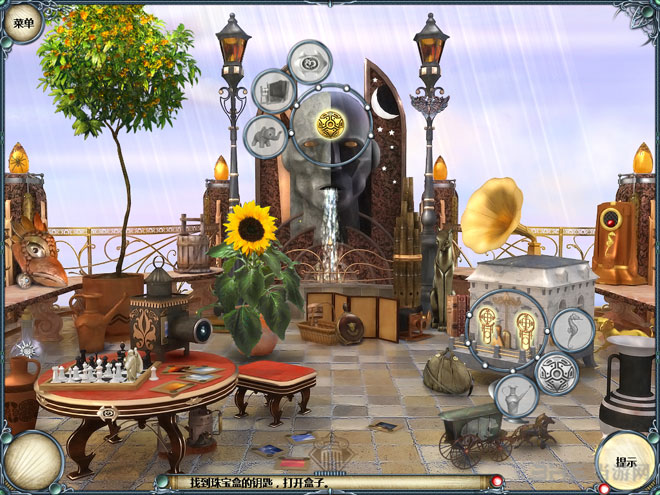Open the 菜单 menu button
Image resolution: width=660 pixels, height=495 pixels.
tap(22, 22)
